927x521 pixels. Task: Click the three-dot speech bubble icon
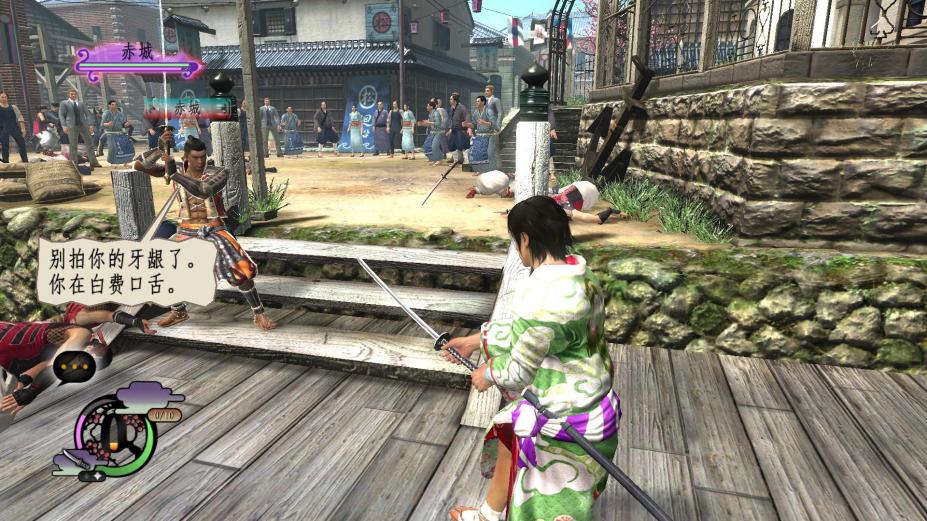point(74,367)
